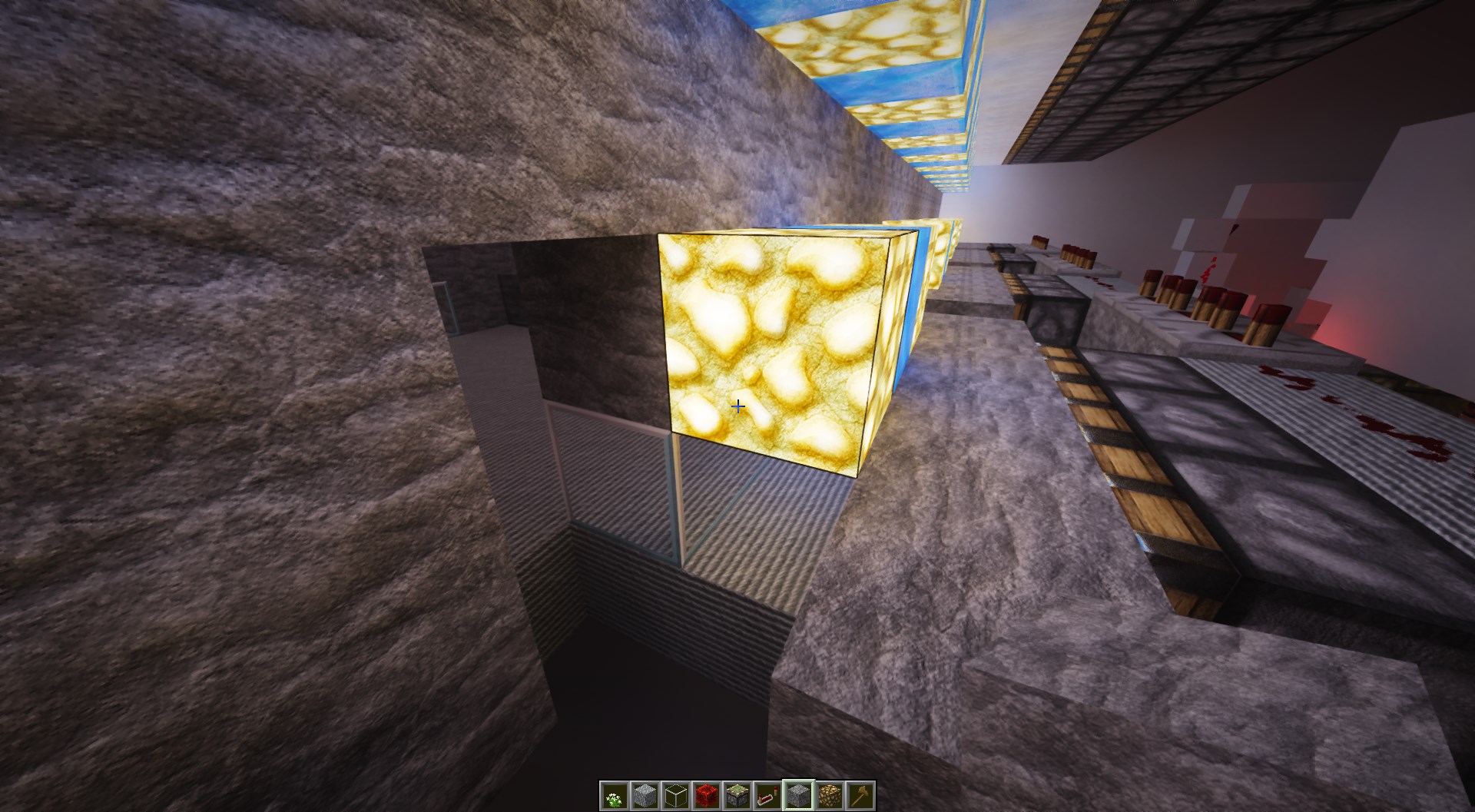Select the golden axe in hotbar slot 9

(859, 797)
